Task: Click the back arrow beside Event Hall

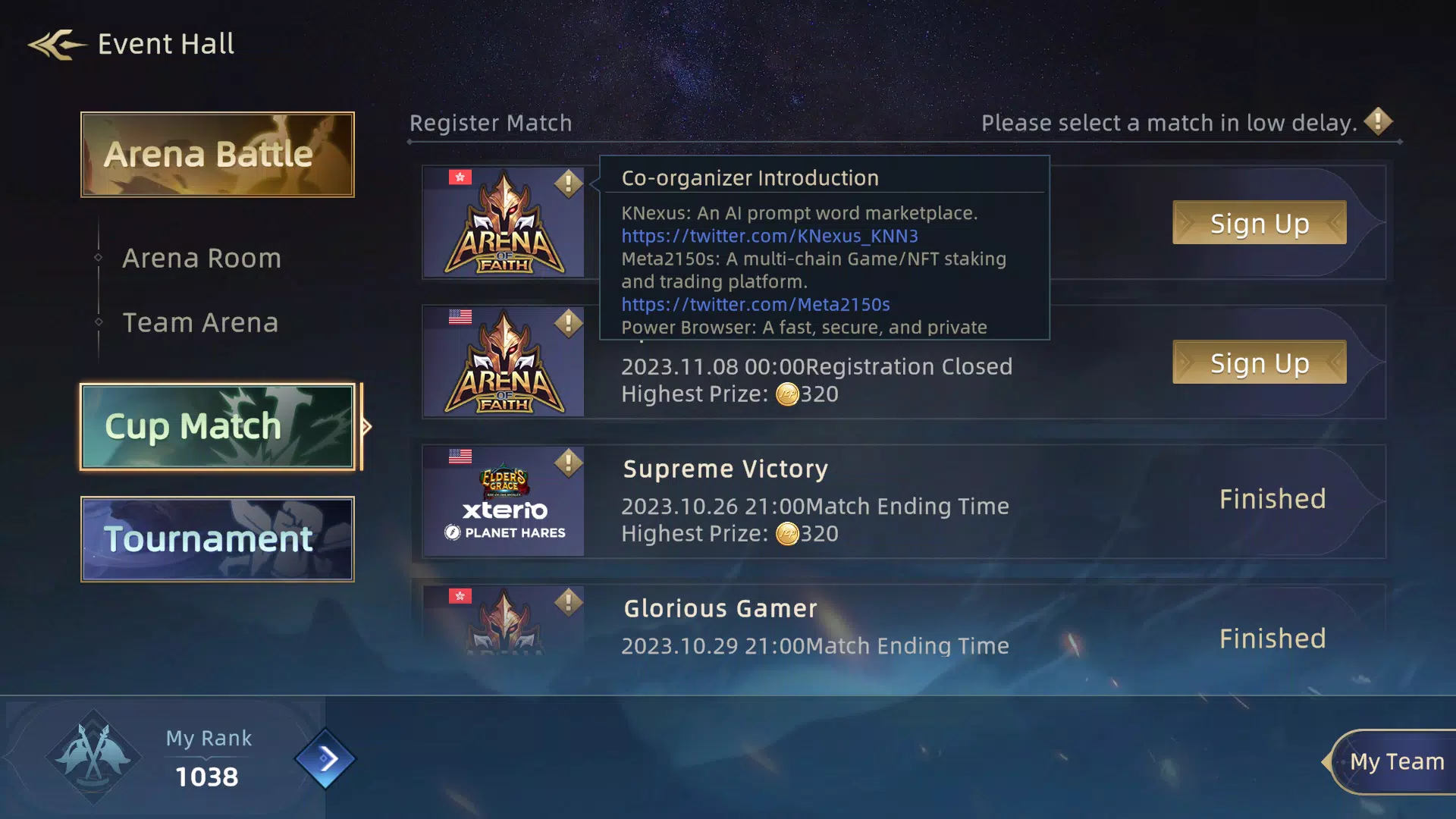Action: [x=53, y=44]
